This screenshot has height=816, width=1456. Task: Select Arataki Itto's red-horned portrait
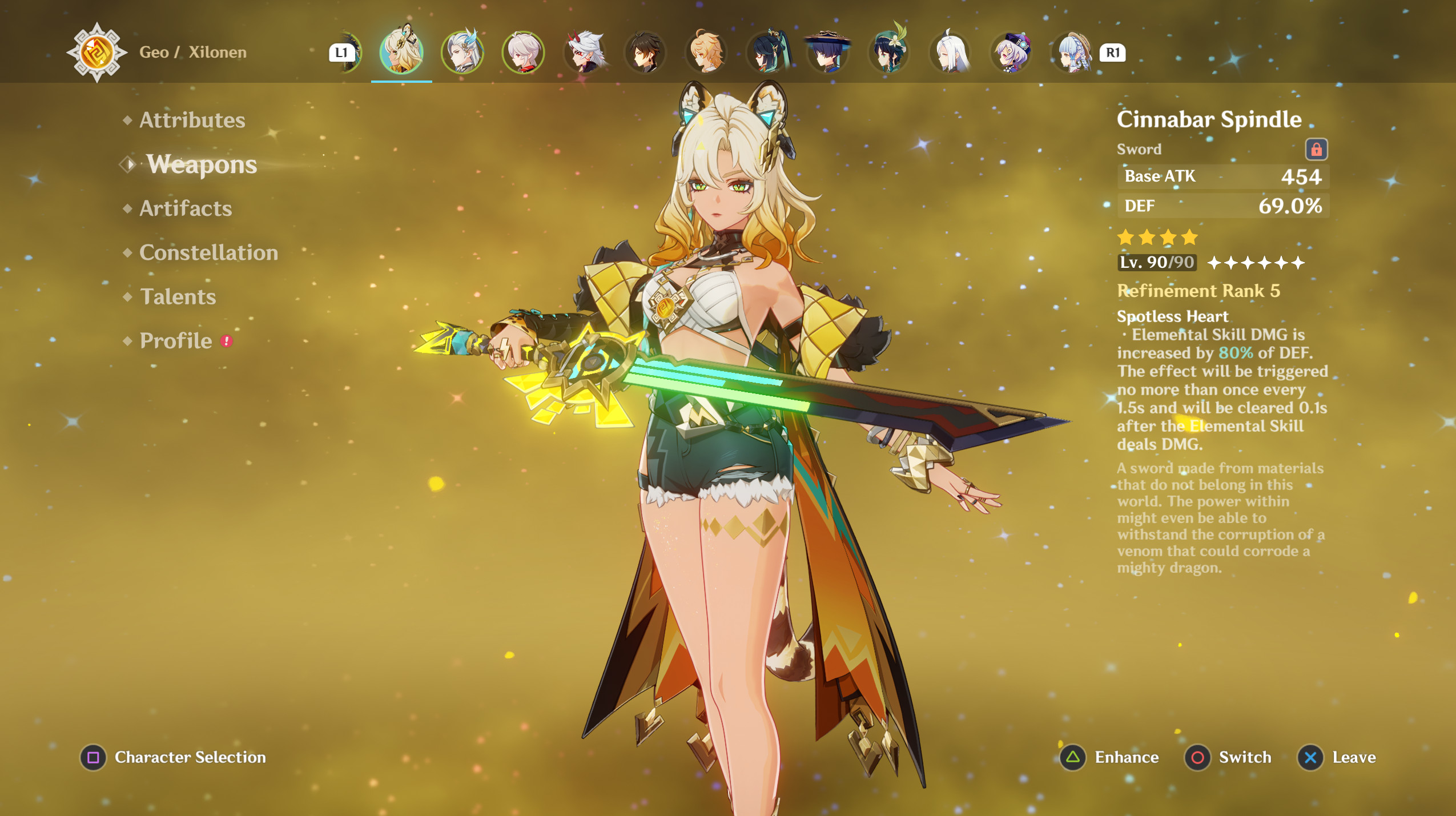[584, 53]
